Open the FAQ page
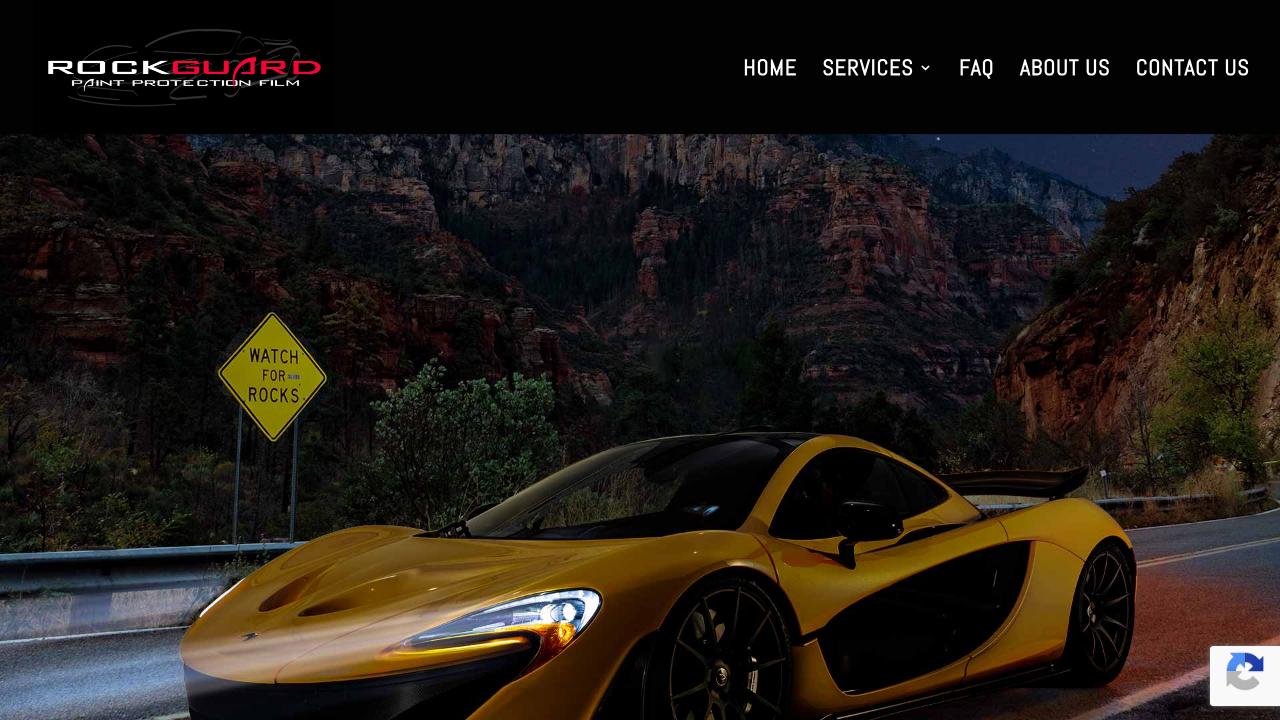The height and width of the screenshot is (720, 1280). [976, 68]
